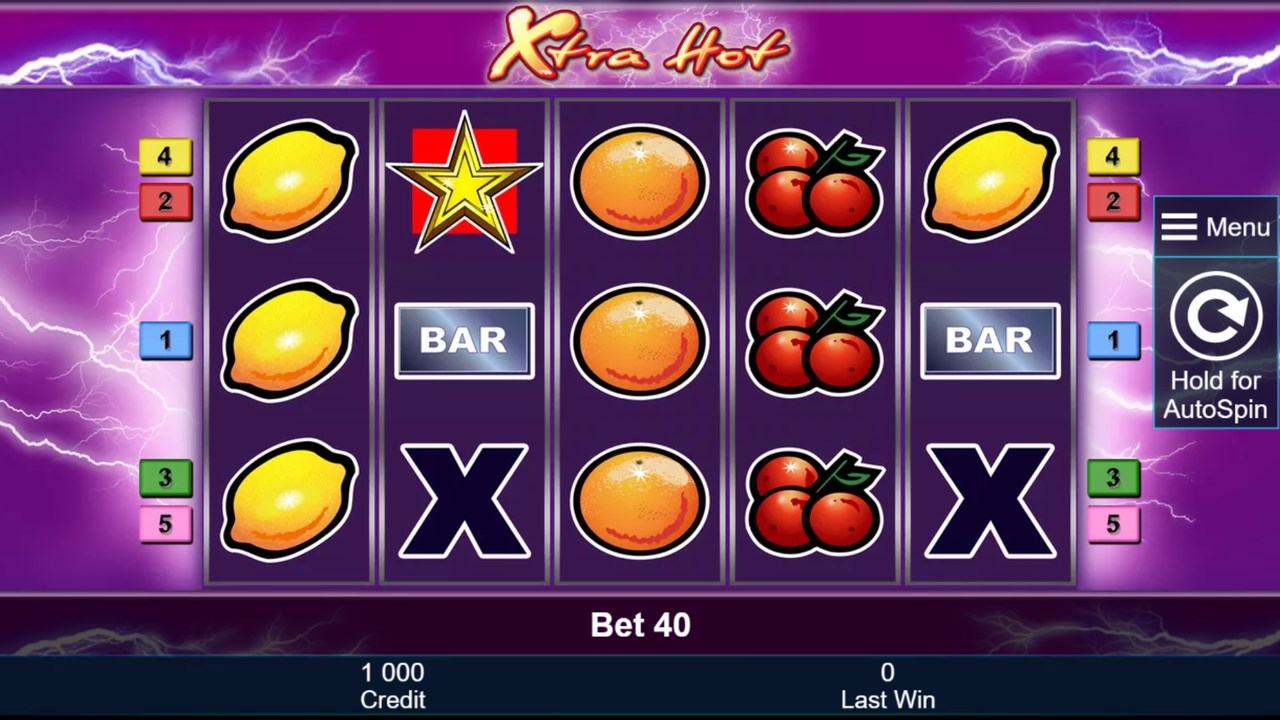Toggle payline 4 on the right side
The width and height of the screenshot is (1280, 720).
coord(1113,157)
